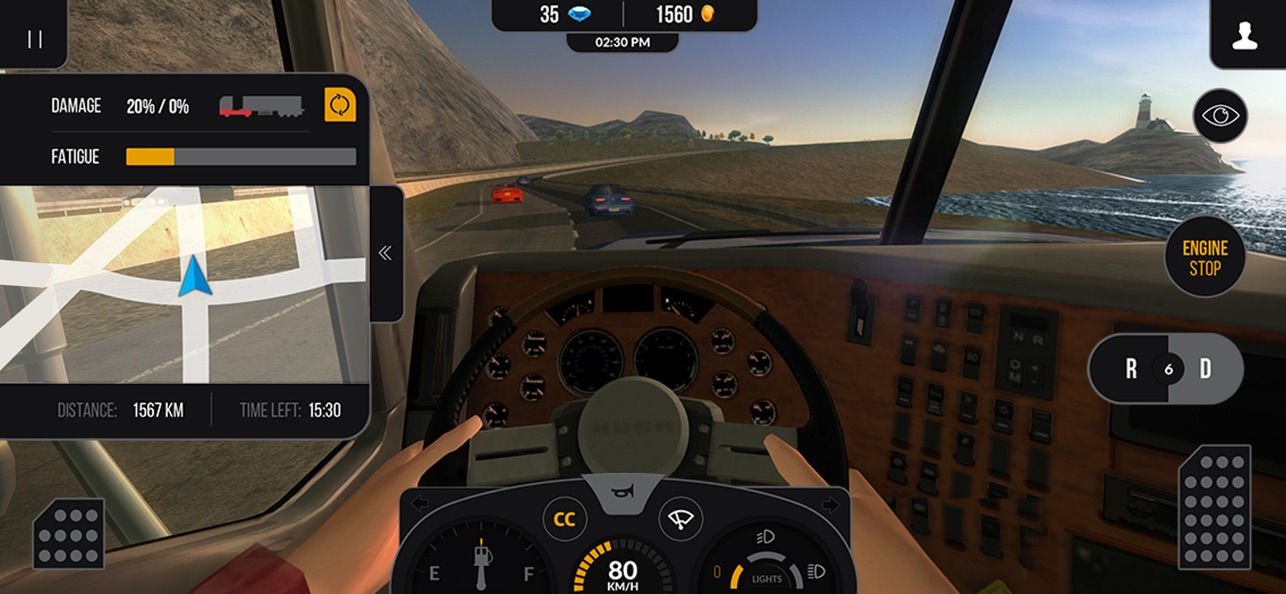Screen dimensions: 1286x594
Task: Click the orange repair refresh icon
Action: (340, 105)
